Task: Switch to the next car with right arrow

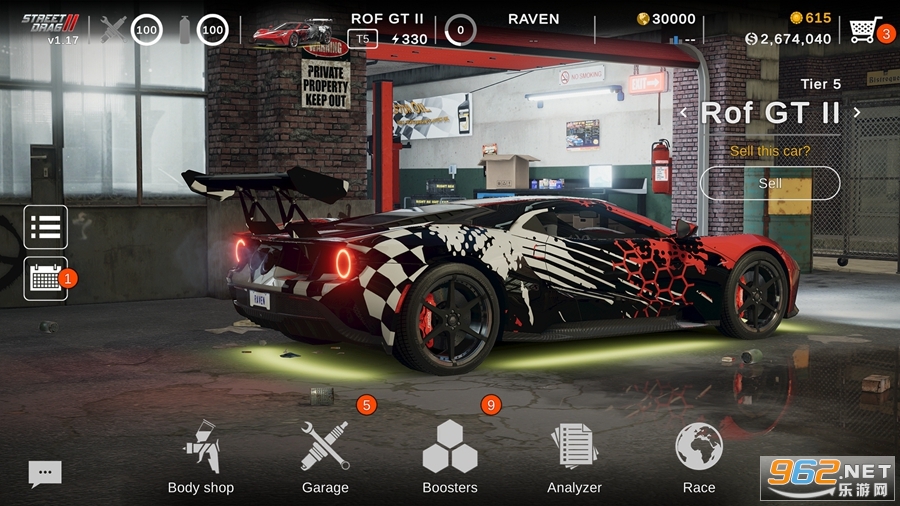Action: [x=857, y=113]
